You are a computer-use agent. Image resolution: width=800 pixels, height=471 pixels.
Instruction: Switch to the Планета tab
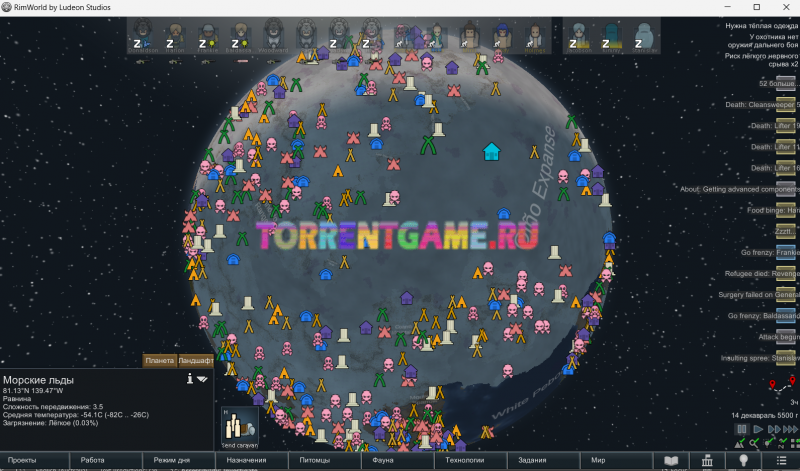pos(160,360)
